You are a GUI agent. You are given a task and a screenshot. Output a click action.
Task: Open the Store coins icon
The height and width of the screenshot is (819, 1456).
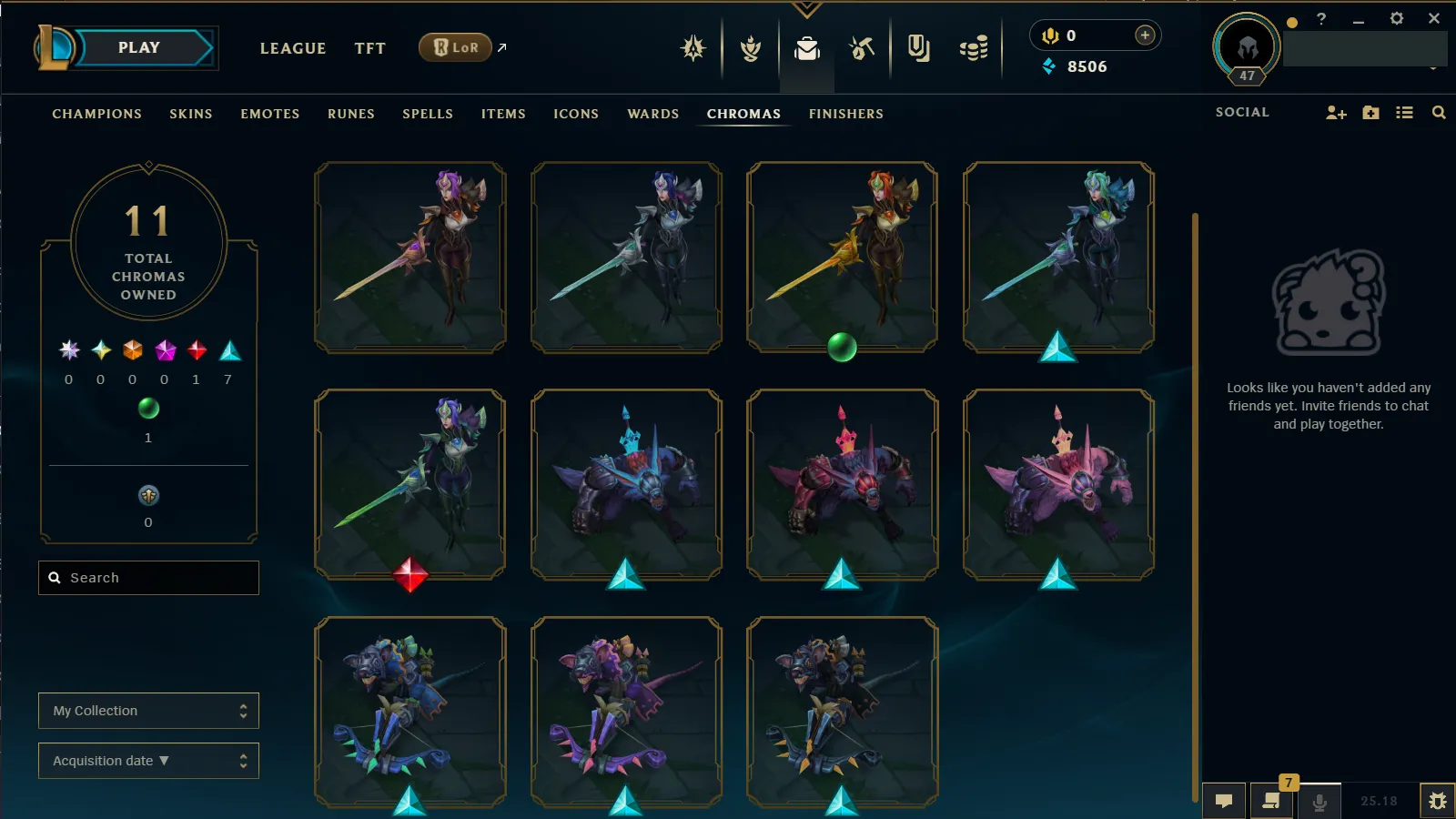pos(973,48)
